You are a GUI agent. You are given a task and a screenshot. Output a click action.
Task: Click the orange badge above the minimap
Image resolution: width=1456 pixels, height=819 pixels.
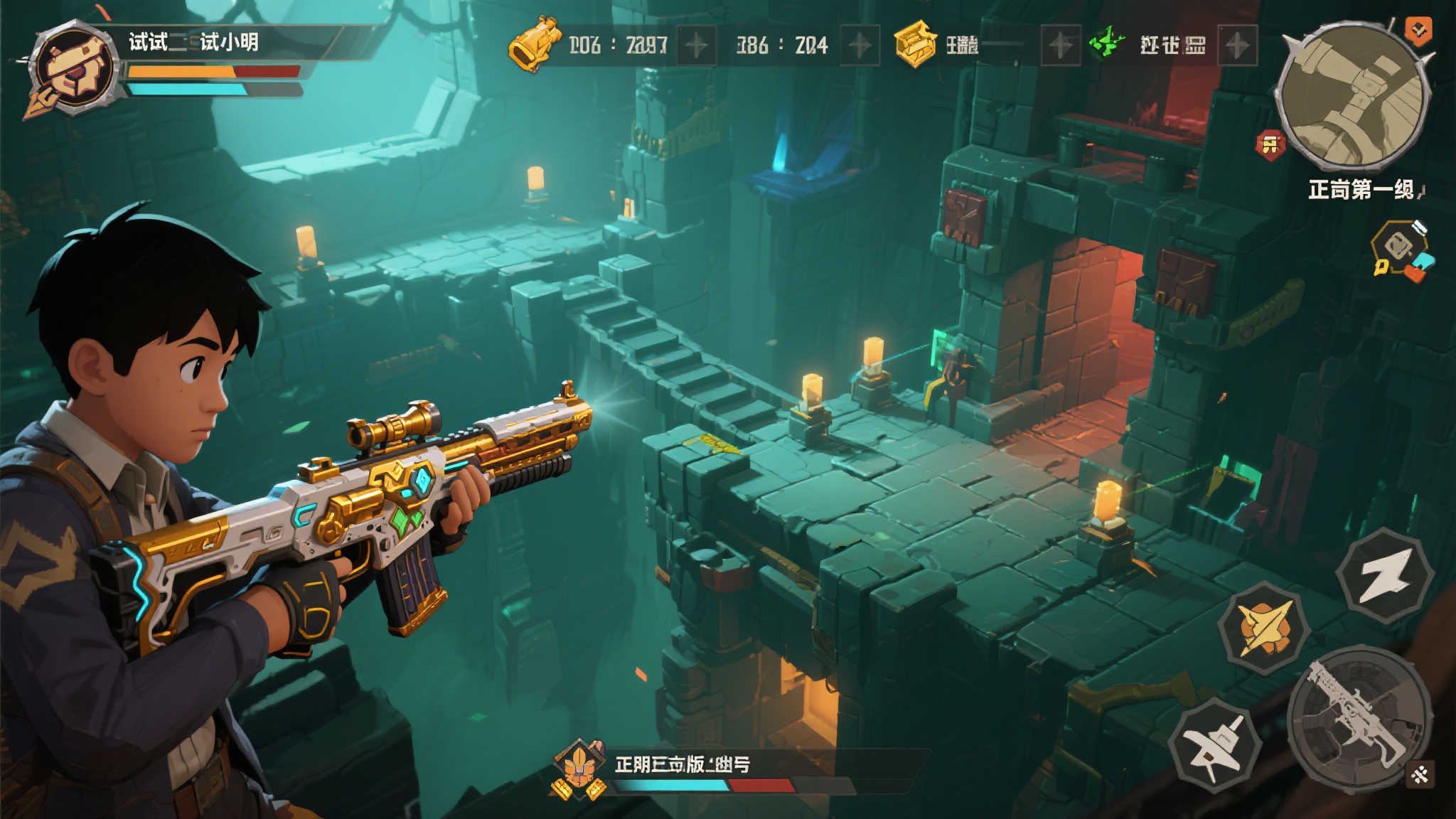1418,31
